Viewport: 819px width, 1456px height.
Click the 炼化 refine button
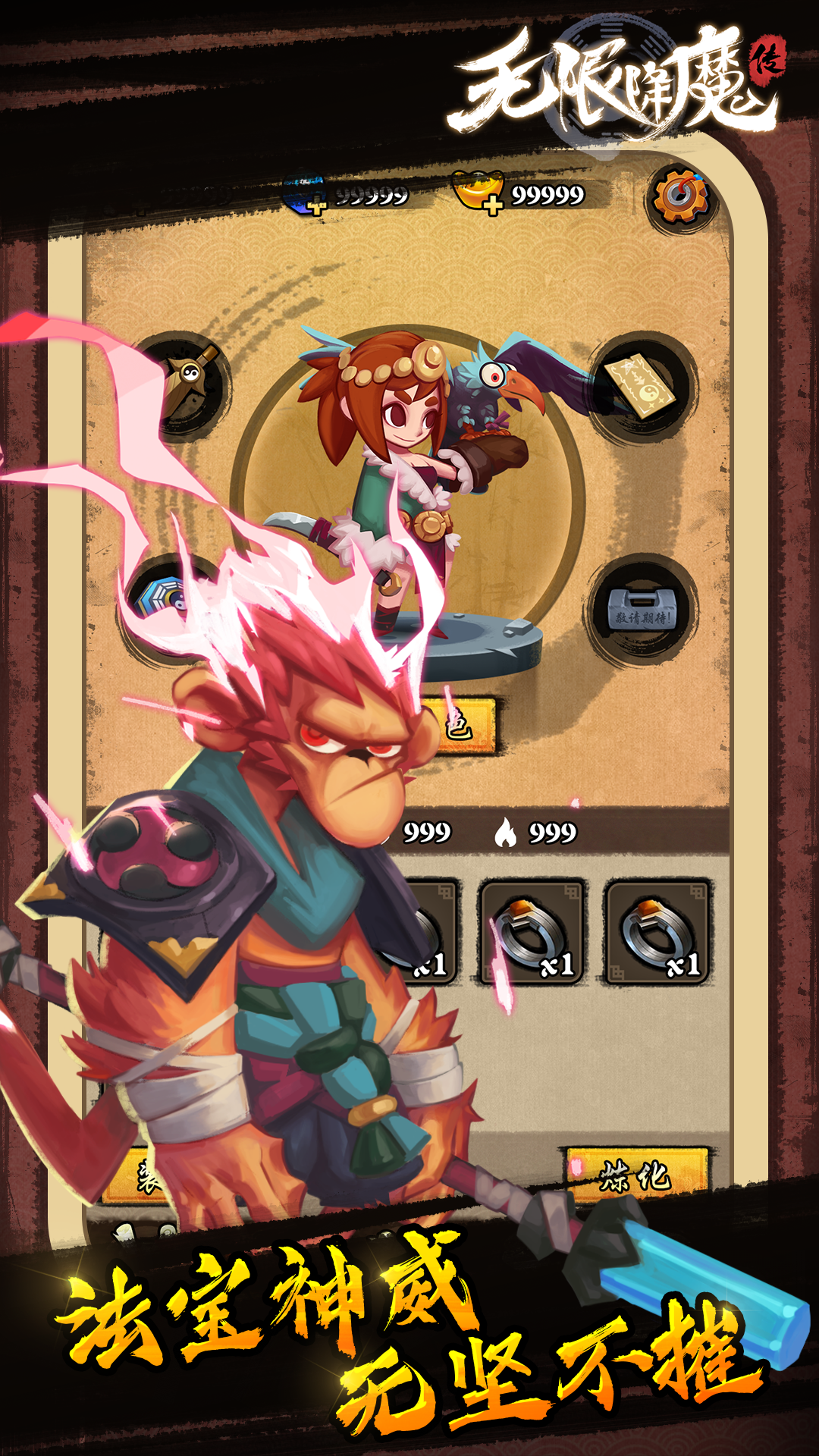pos(637,1175)
